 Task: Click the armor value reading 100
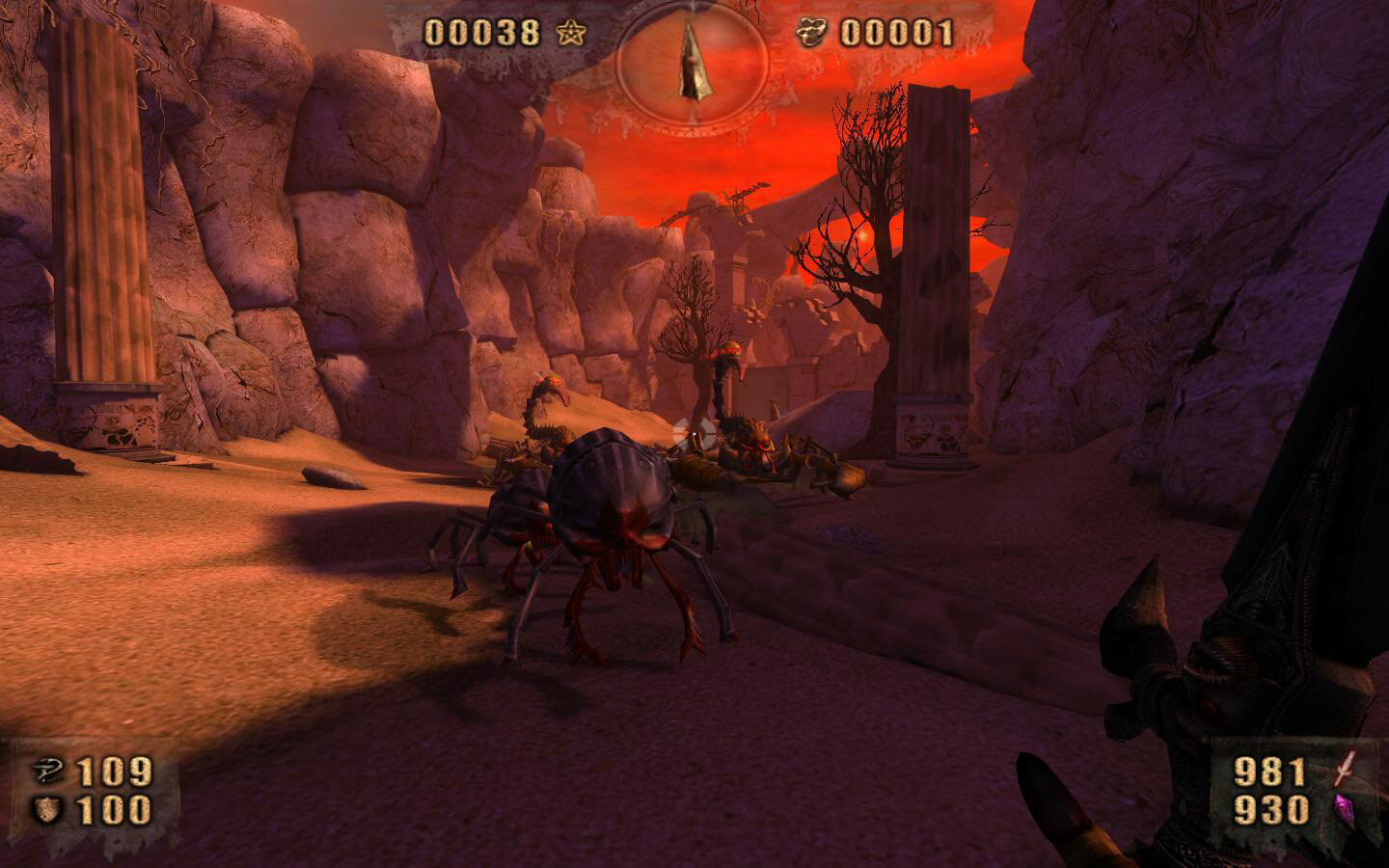[x=114, y=811]
